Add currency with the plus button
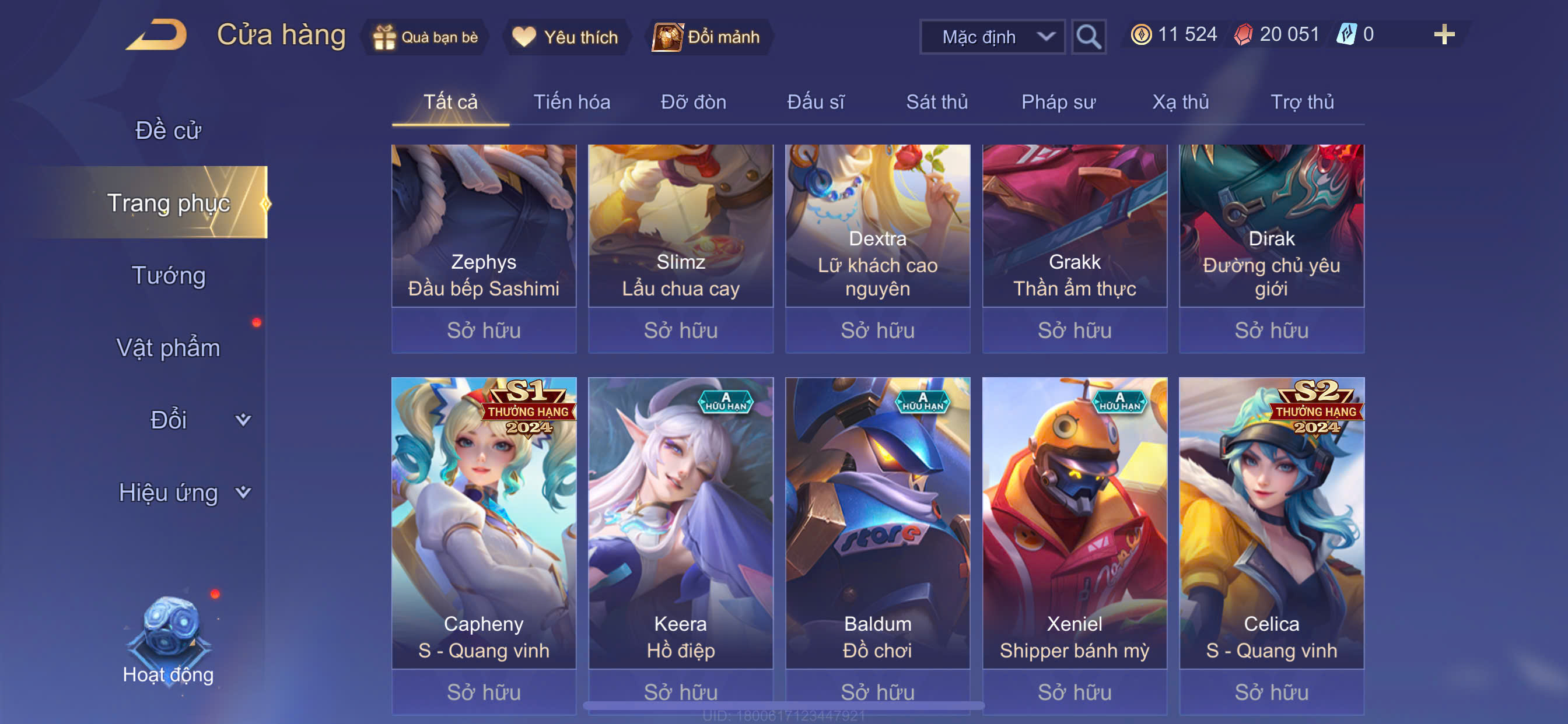Viewport: 1568px width, 724px height. (x=1443, y=34)
